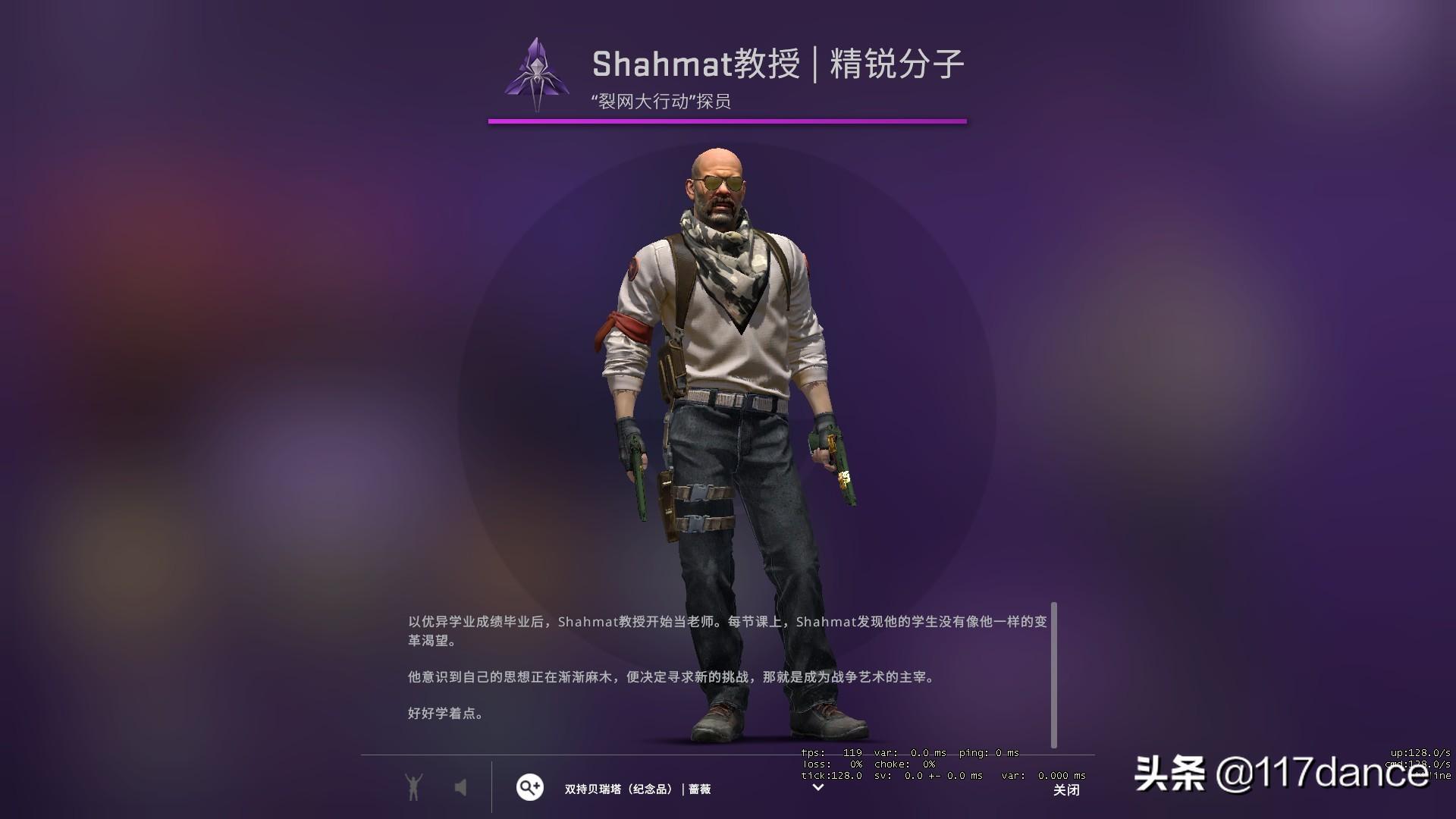Click the purple progress bar under the title

point(728,120)
